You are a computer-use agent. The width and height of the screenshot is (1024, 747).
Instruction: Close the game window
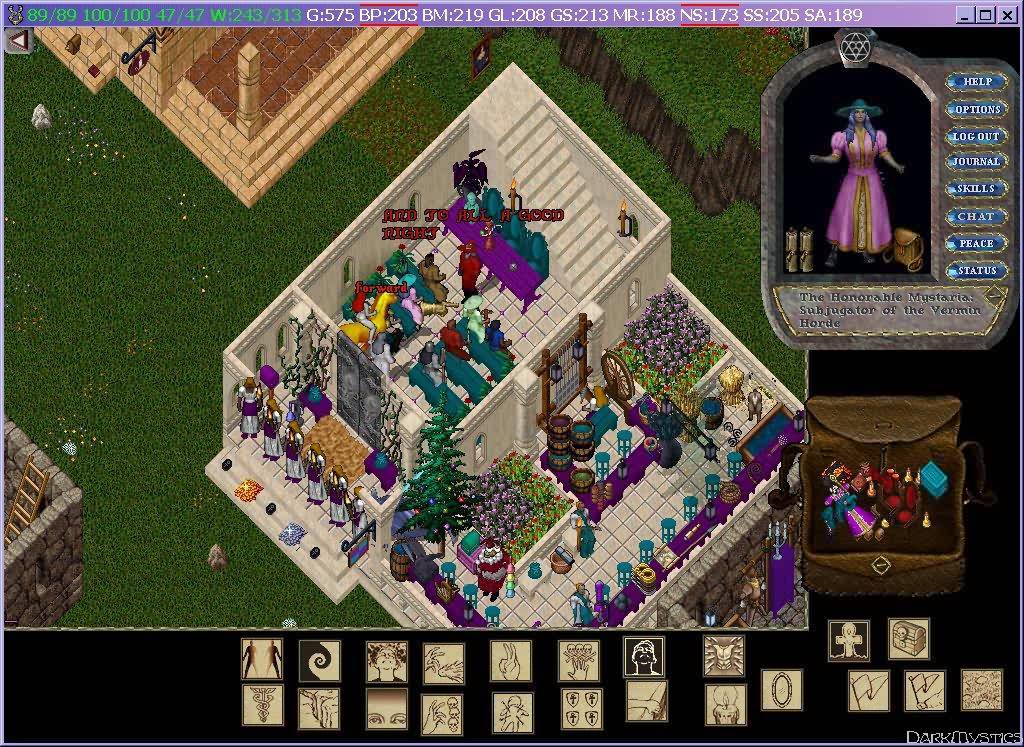1007,14
